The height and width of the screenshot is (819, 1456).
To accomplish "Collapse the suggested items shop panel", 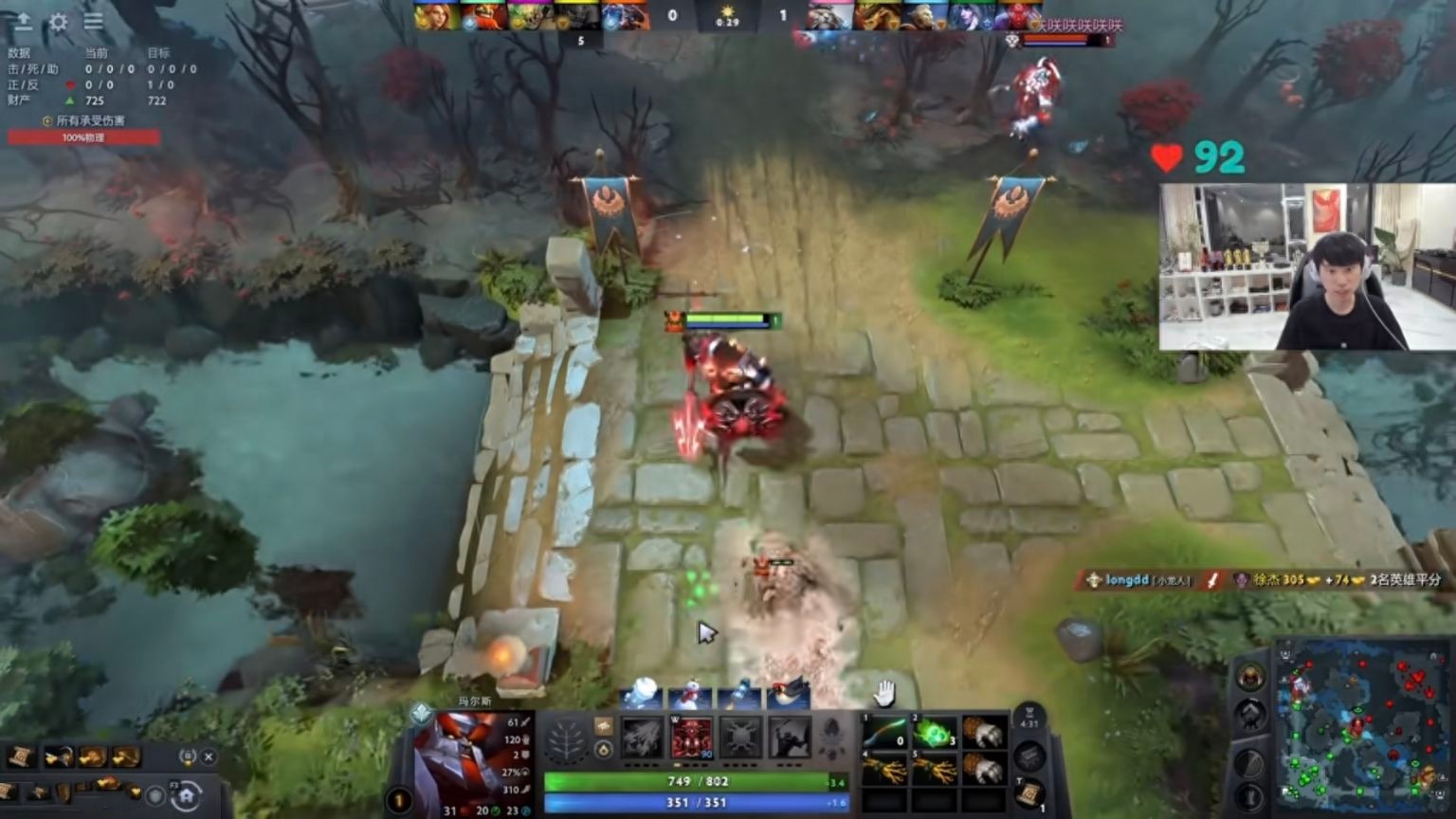I will click(209, 756).
